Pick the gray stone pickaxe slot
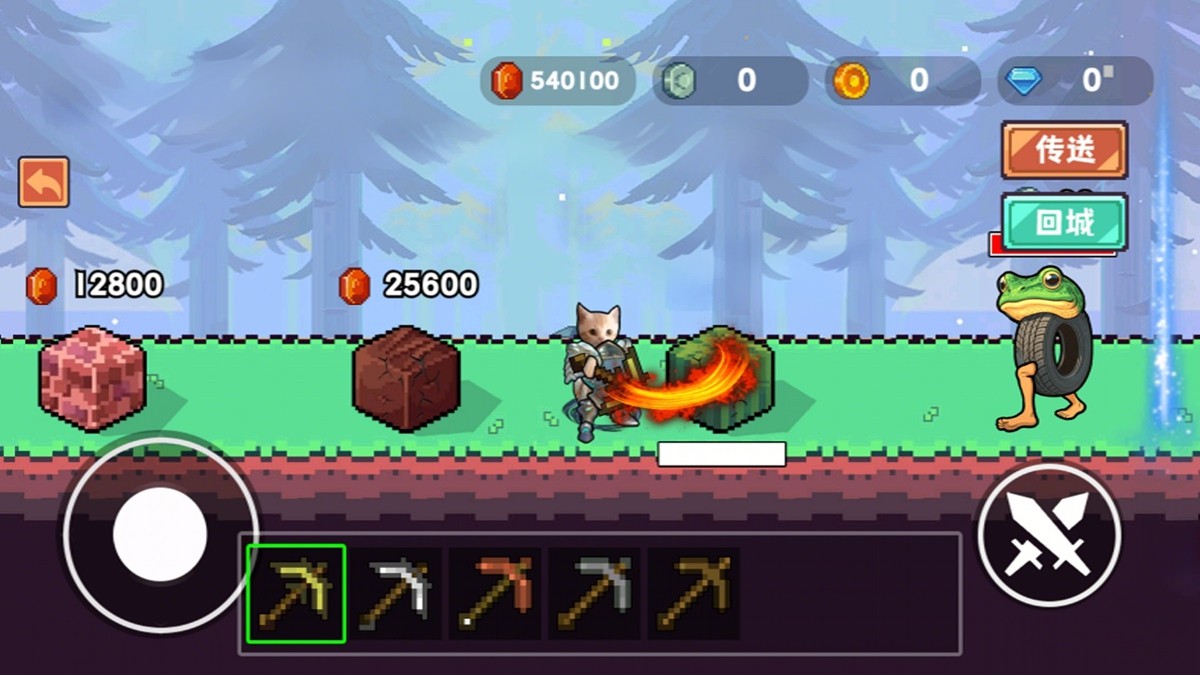 pyautogui.click(x=594, y=594)
